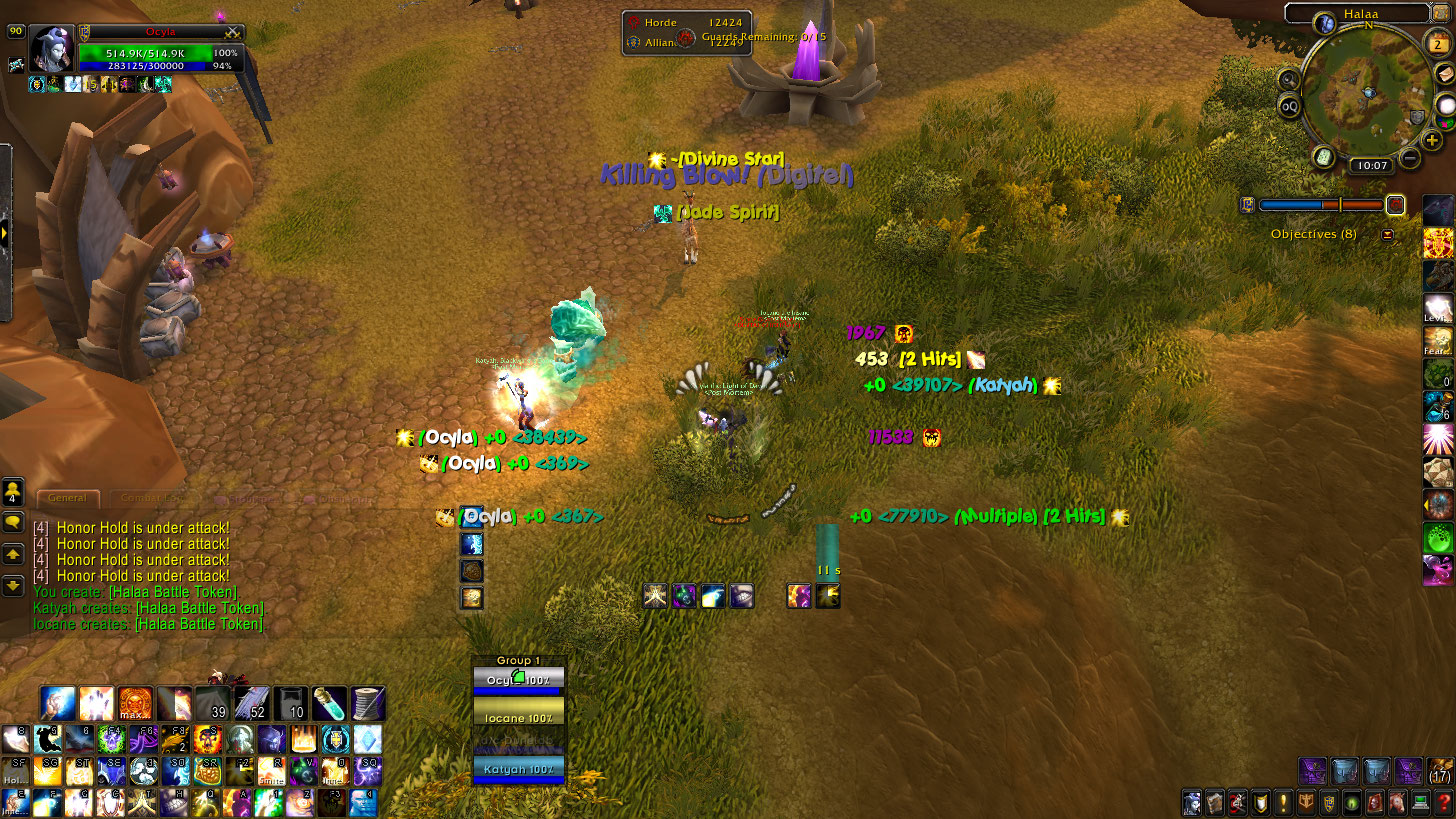Activate the Smite ability

click(x=271, y=771)
